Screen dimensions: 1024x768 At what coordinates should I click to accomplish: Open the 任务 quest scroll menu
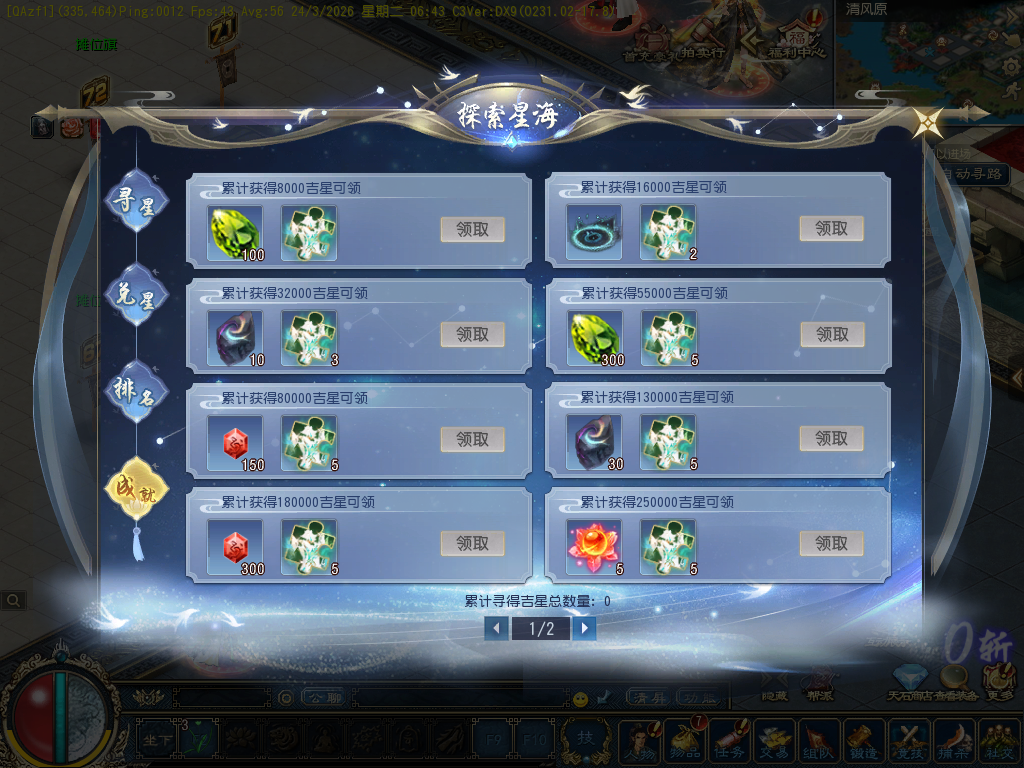(x=729, y=740)
